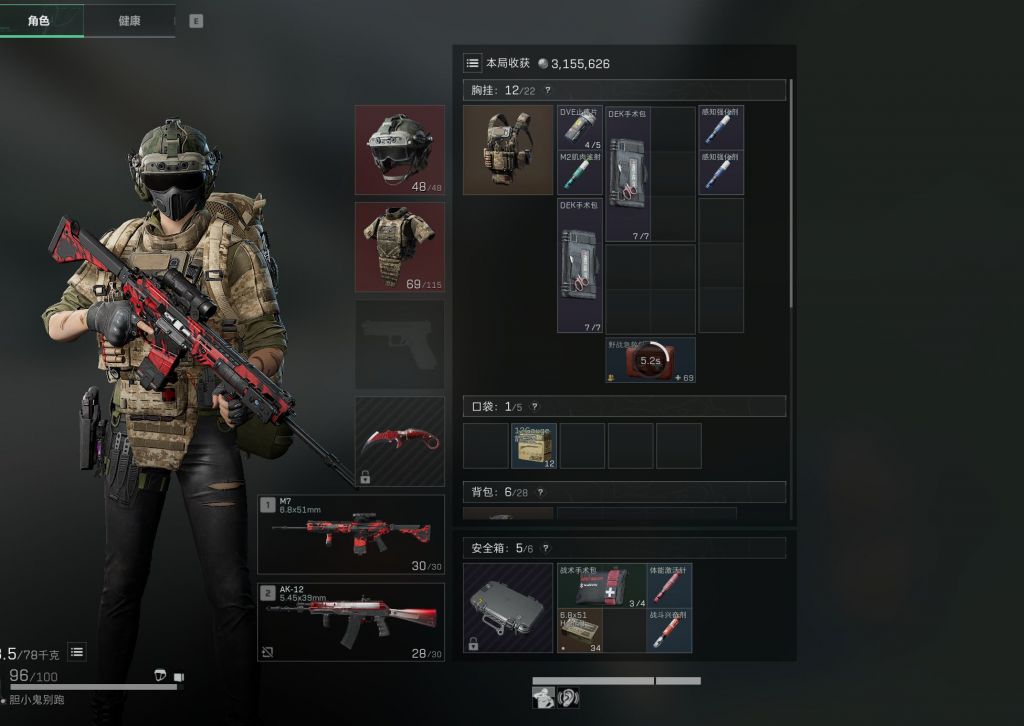
Task: Select the 12 Gauge ammo box in pocket
Action: point(533,446)
